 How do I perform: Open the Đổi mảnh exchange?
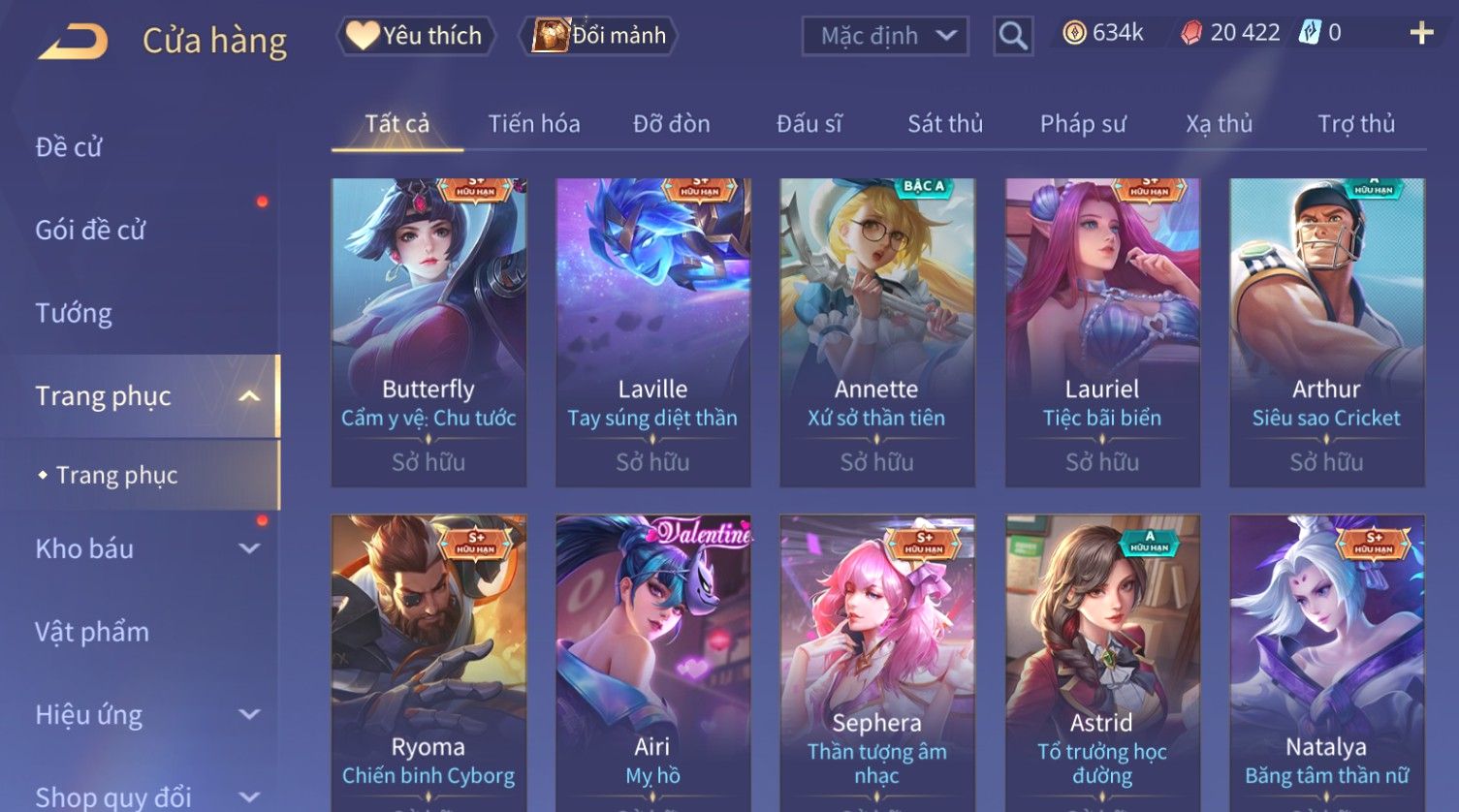[601, 36]
